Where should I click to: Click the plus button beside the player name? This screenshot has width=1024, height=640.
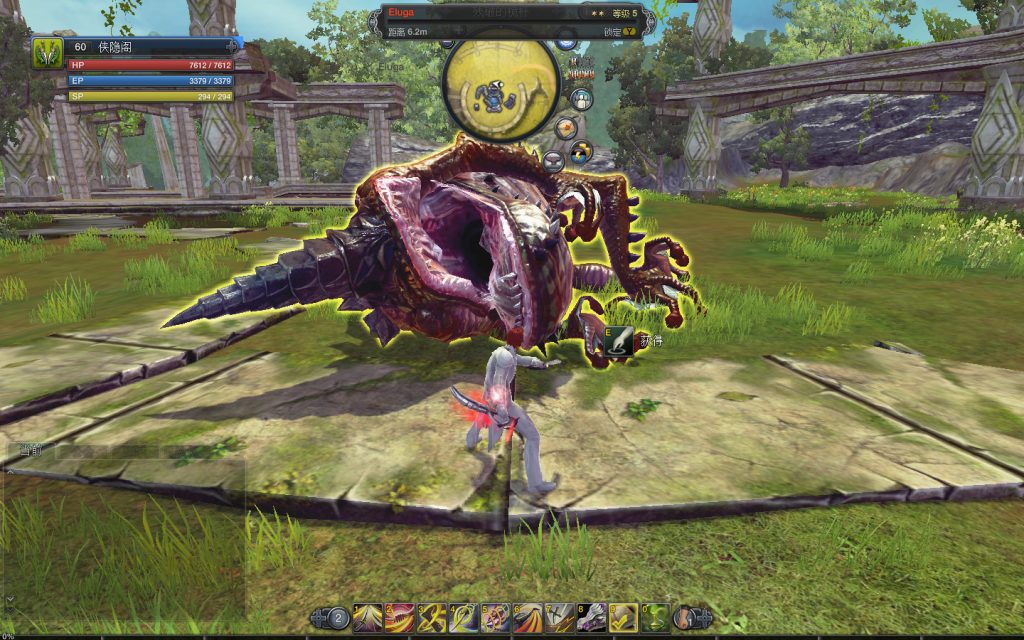point(233,46)
